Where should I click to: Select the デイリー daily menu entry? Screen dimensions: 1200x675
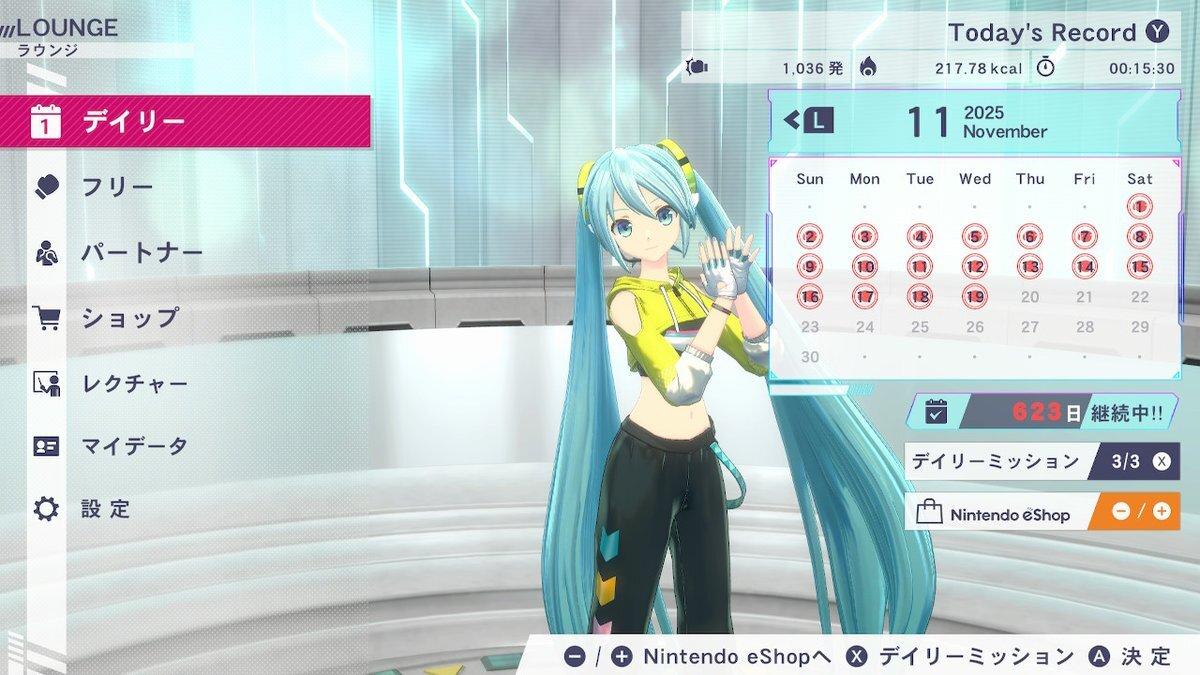coord(185,122)
